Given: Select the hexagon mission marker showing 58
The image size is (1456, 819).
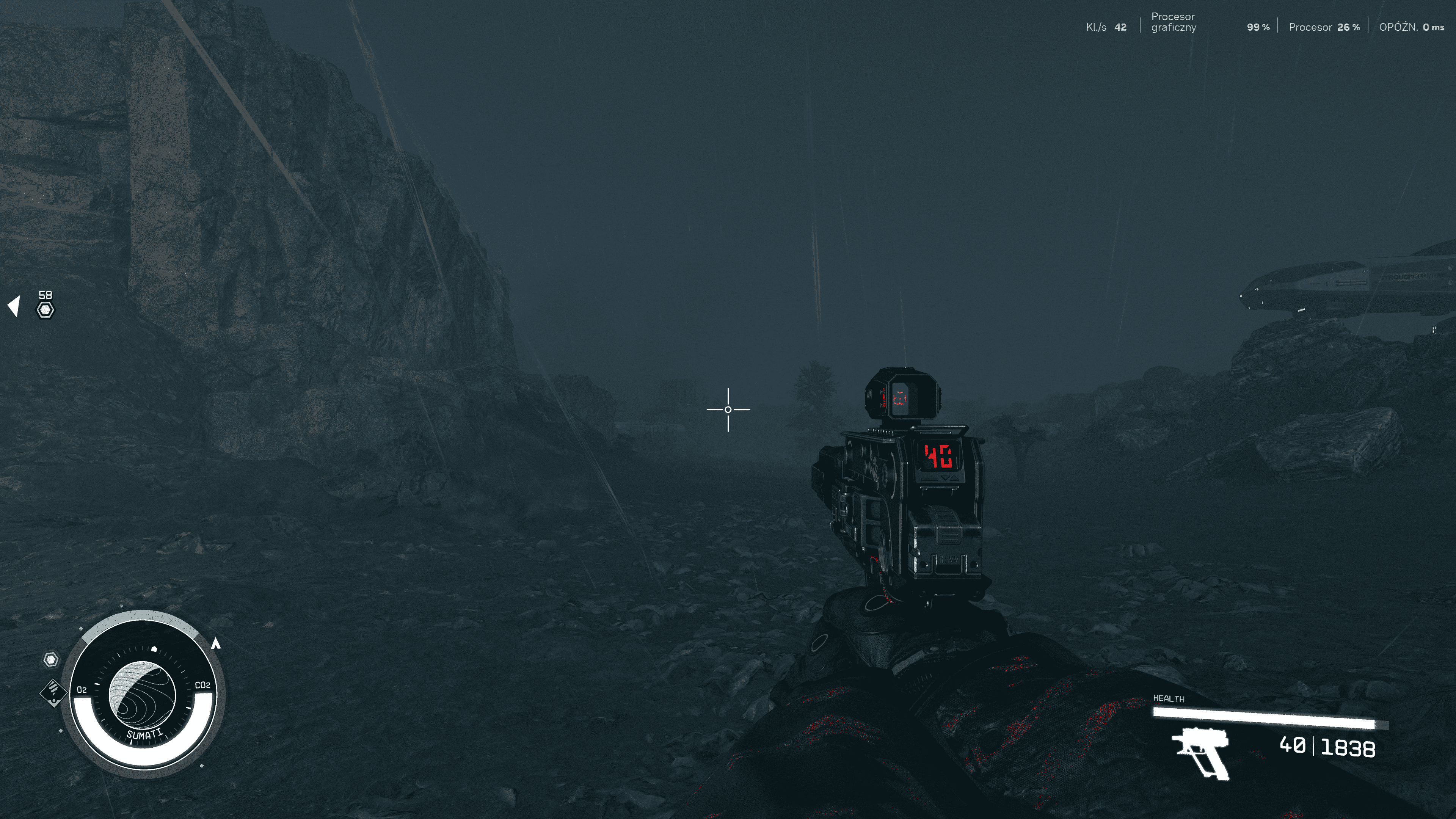Looking at the screenshot, I should (x=45, y=310).
